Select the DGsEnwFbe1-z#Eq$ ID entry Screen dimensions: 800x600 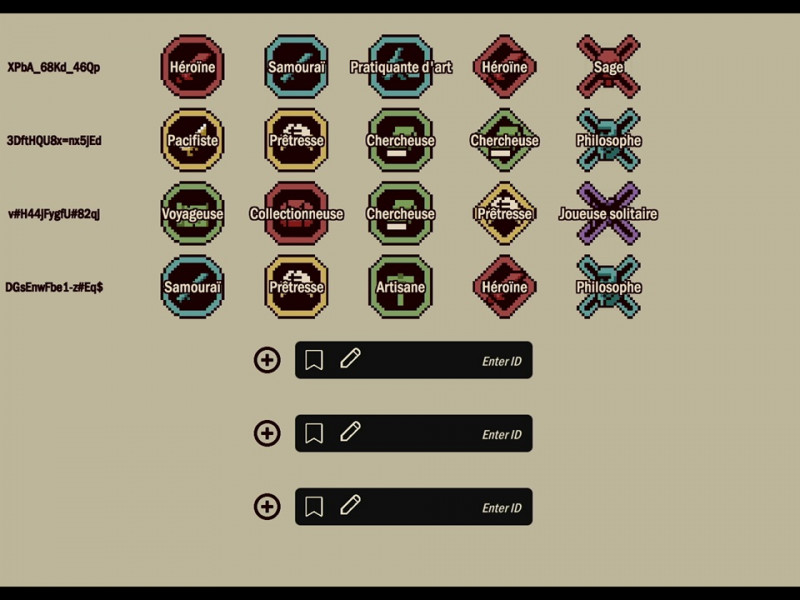[x=54, y=287]
